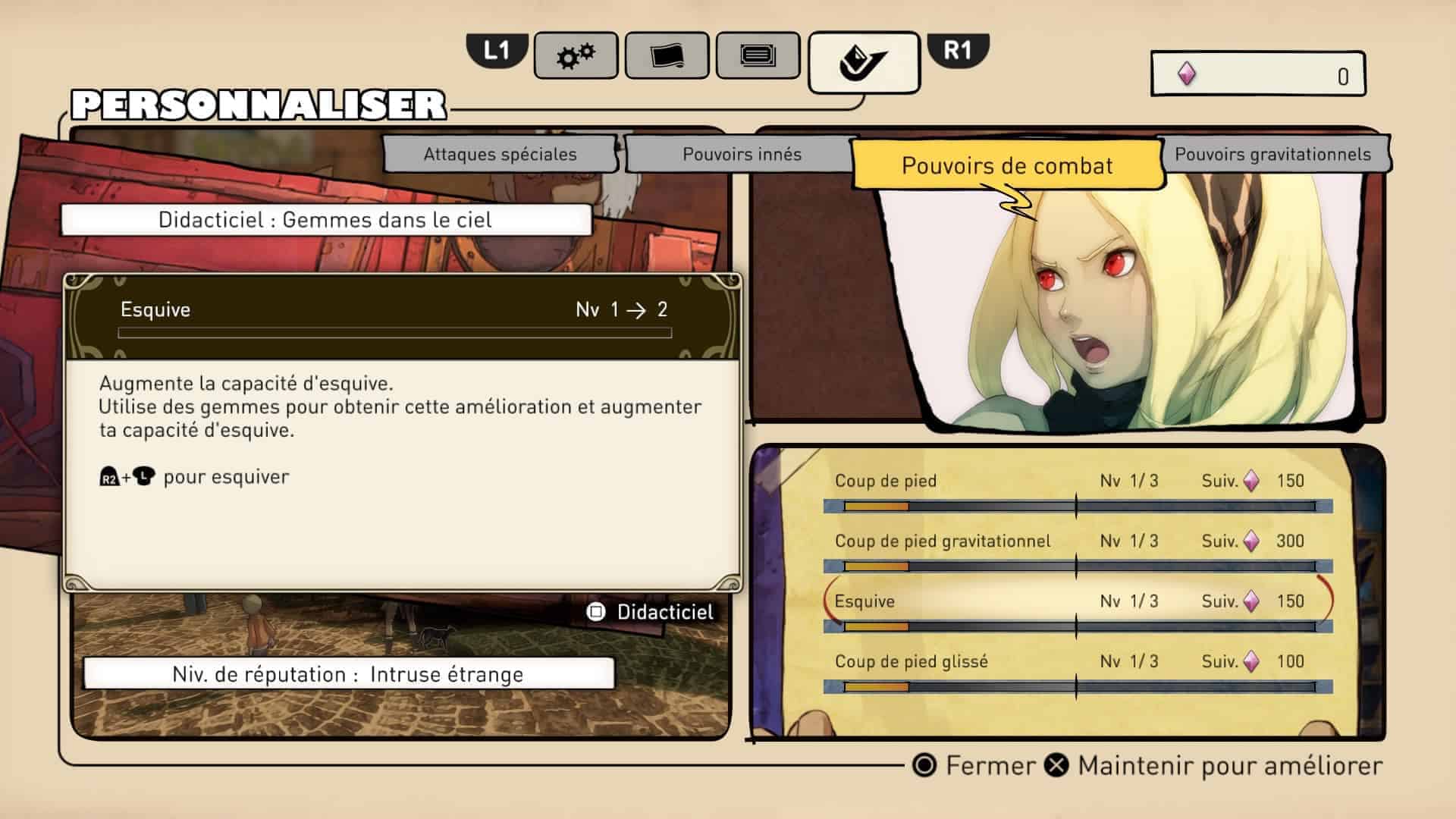Select the gem upgrade icon tab
Screen dimensions: 1456x819
click(864, 61)
